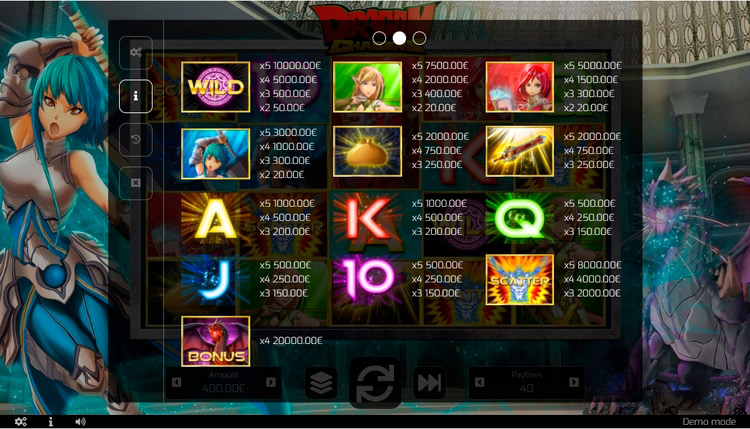Increase bet Amount with right arrow

click(272, 382)
